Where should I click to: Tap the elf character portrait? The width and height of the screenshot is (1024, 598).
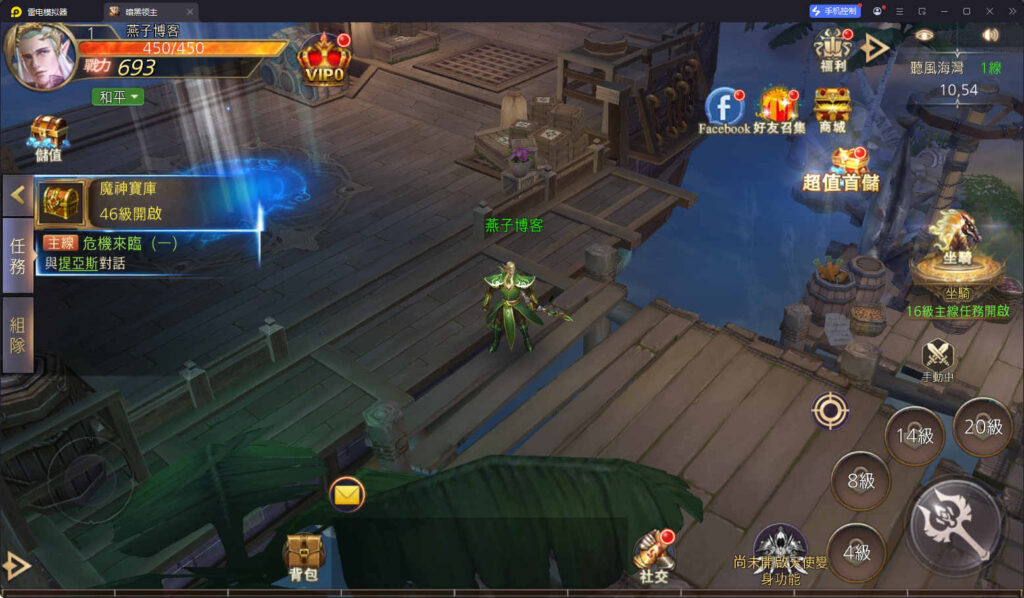pyautogui.click(x=42, y=55)
